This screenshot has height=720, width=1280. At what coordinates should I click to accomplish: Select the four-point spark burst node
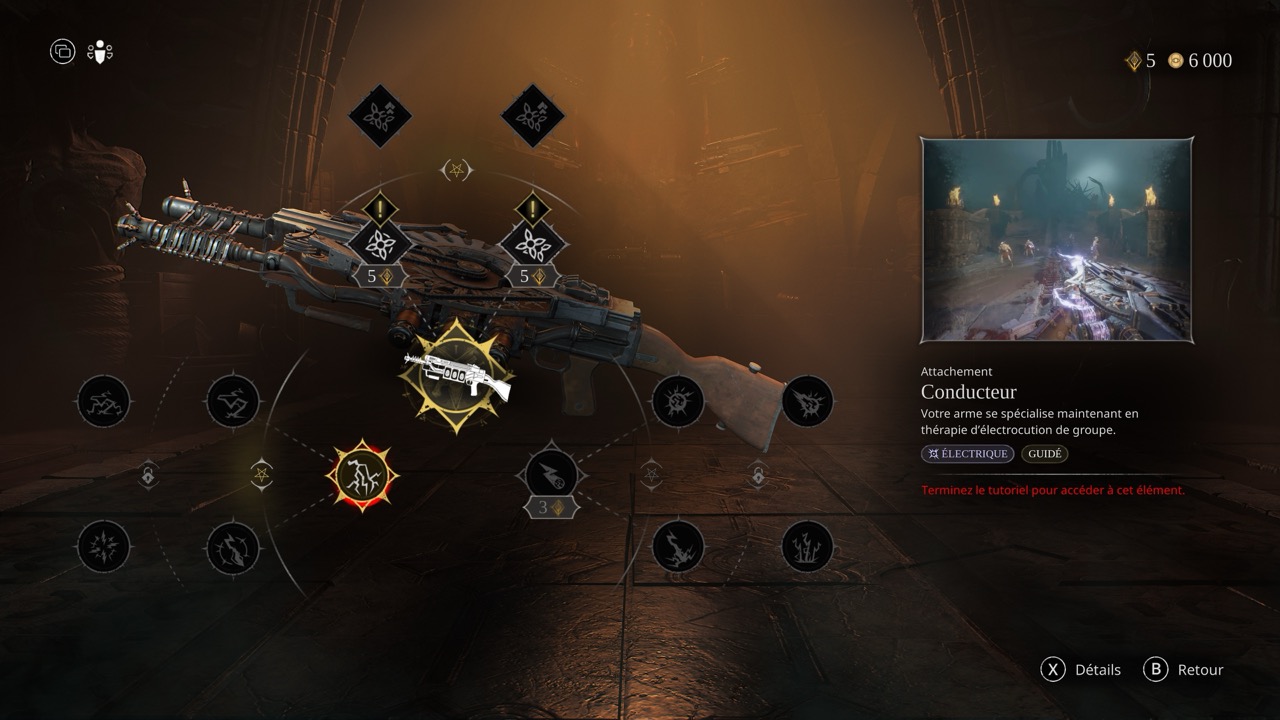[103, 547]
